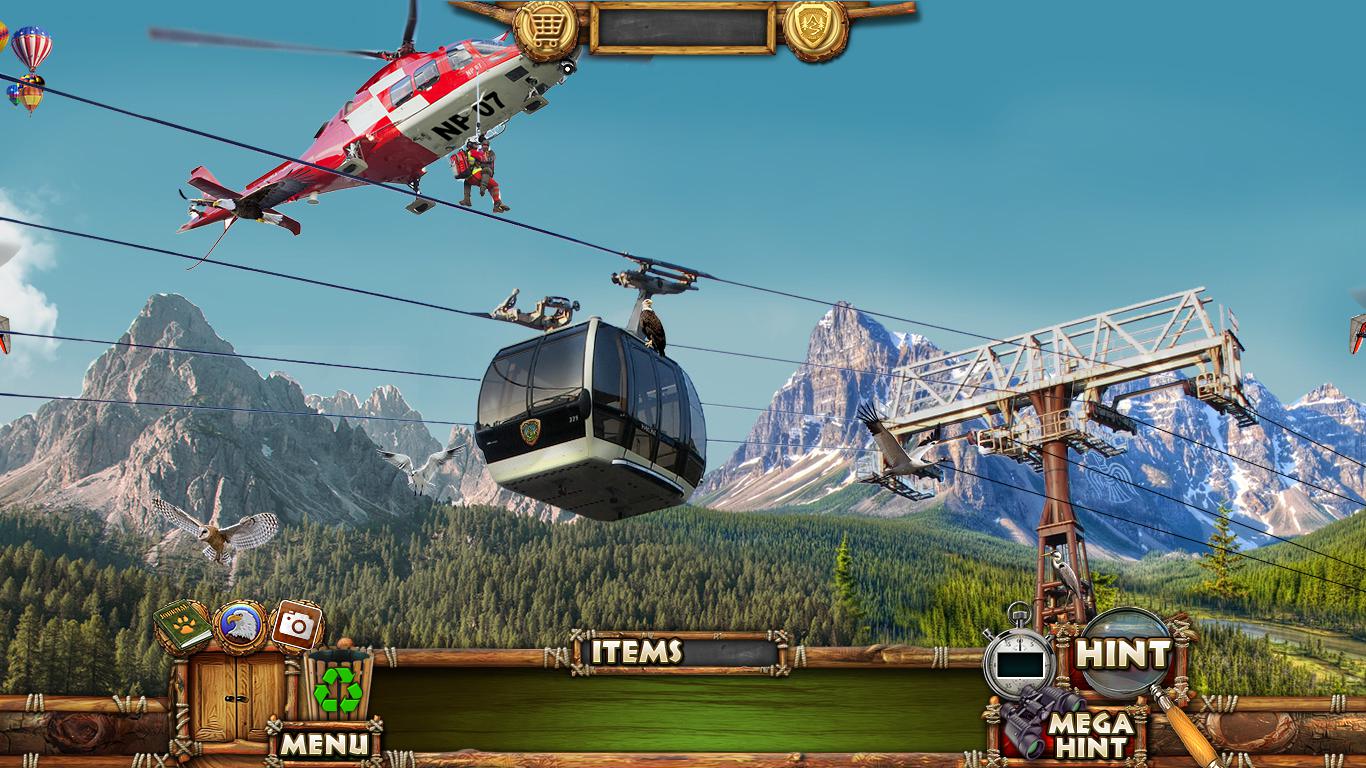
Task: Click the gold shield badge icon
Action: coord(815,30)
